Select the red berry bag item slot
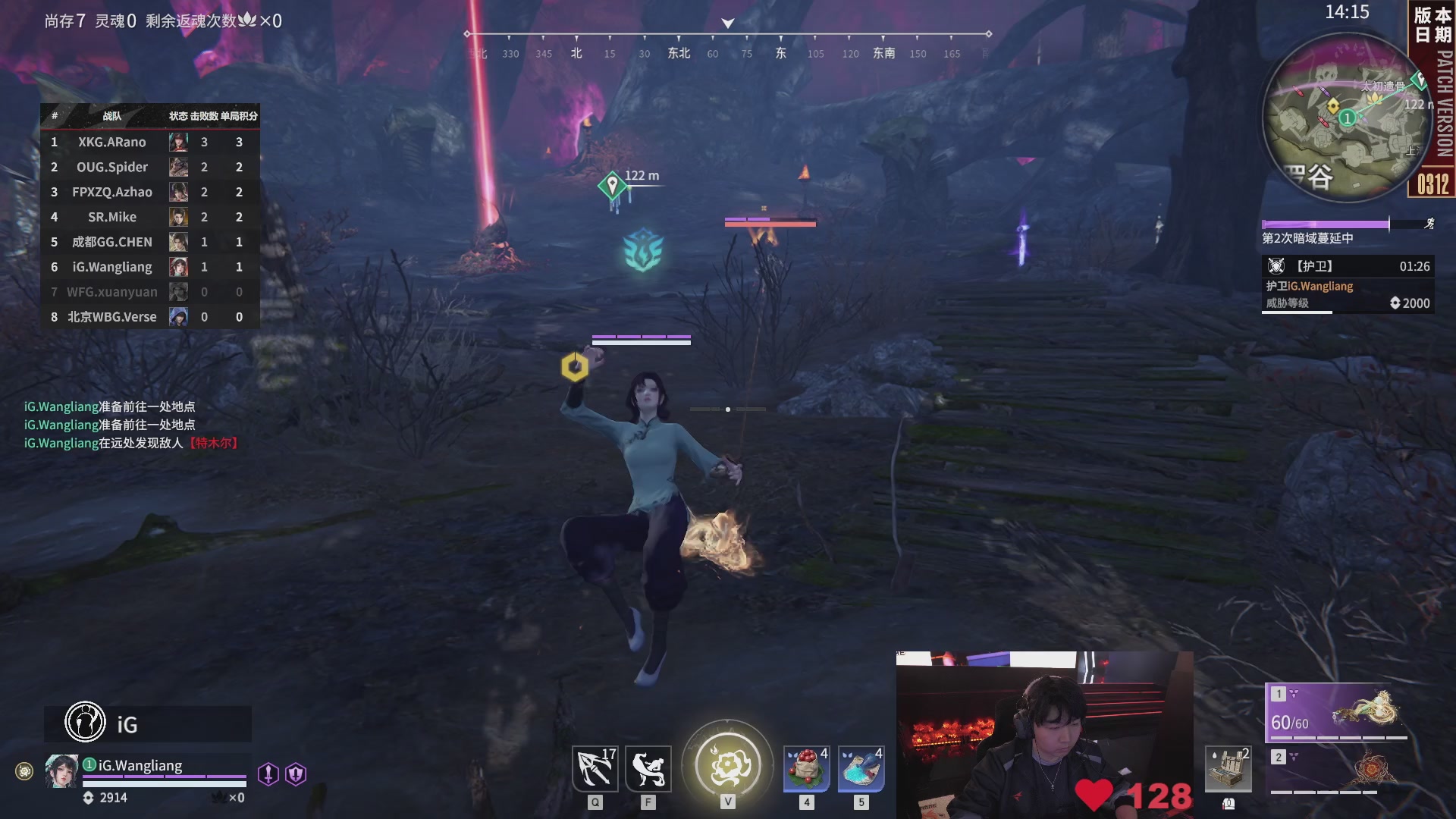This screenshot has height=819, width=1456. [x=806, y=769]
